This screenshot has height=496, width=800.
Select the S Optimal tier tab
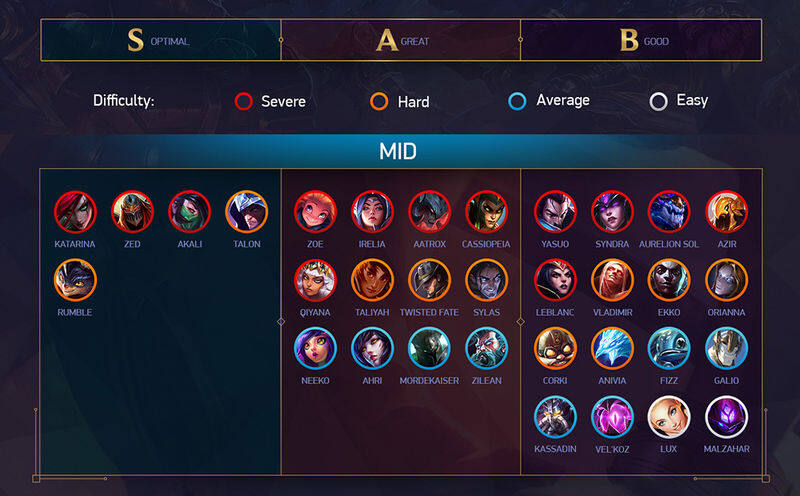point(160,41)
